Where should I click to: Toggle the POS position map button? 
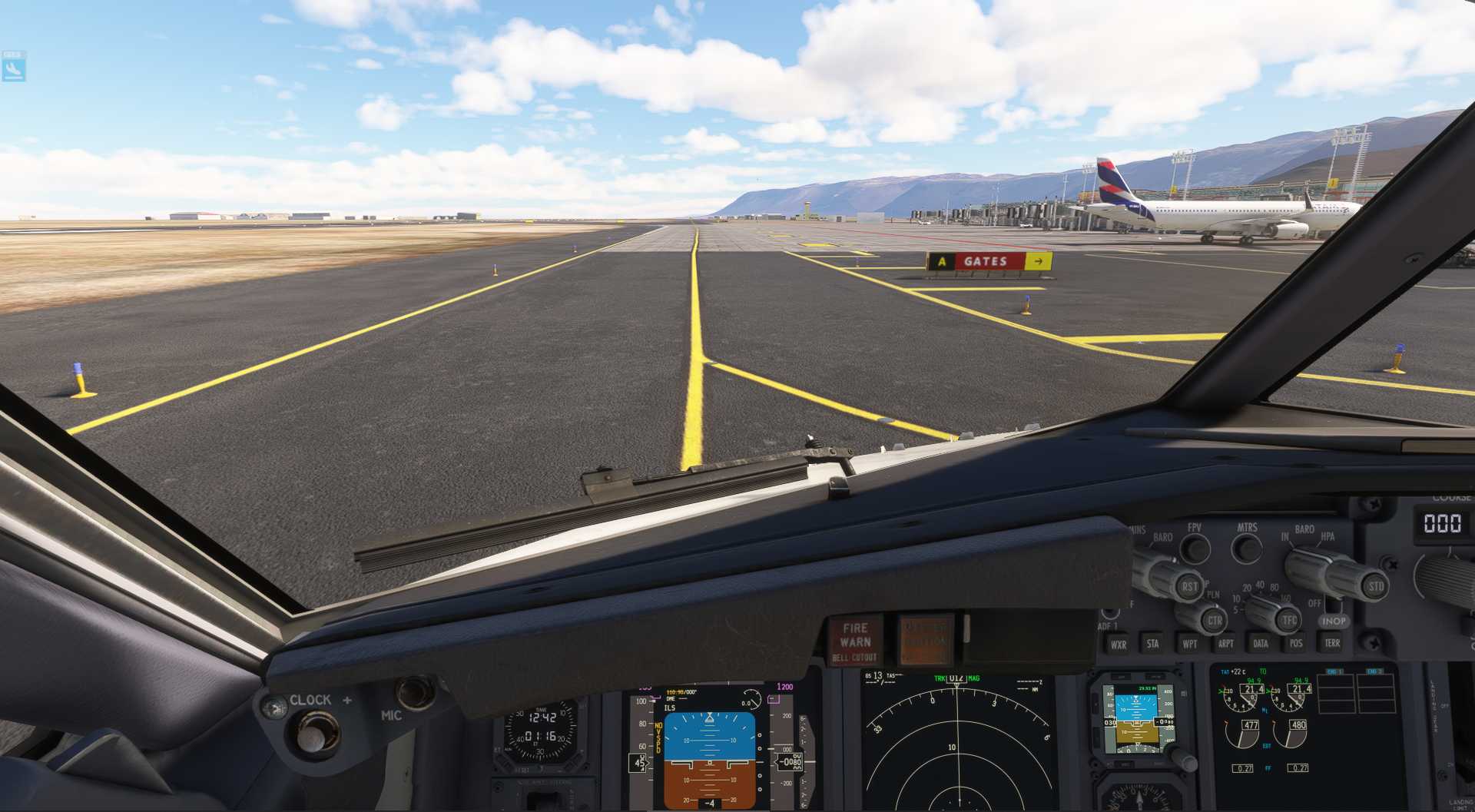pos(1296,643)
